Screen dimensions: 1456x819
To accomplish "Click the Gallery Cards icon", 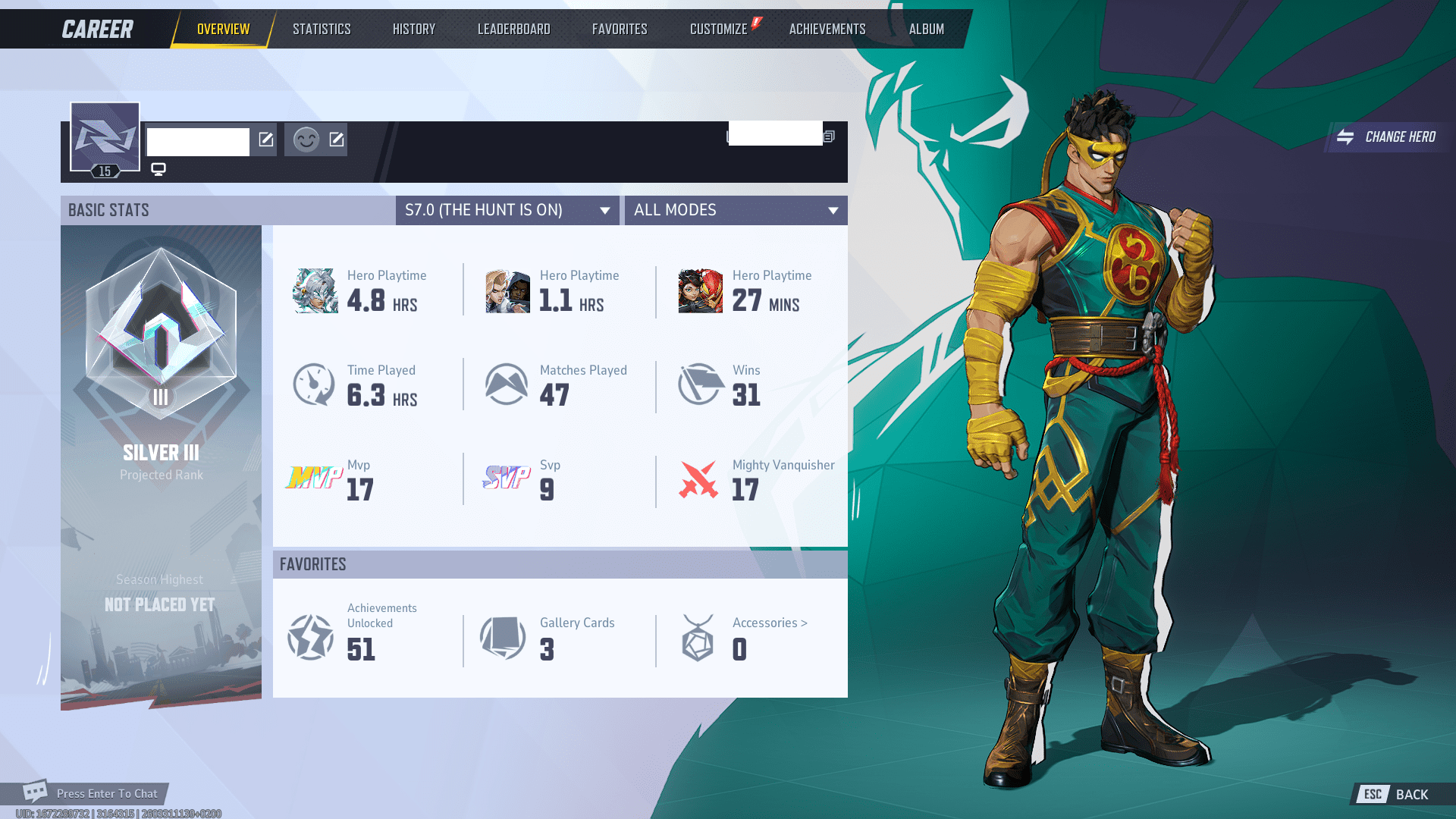I will pyautogui.click(x=503, y=637).
